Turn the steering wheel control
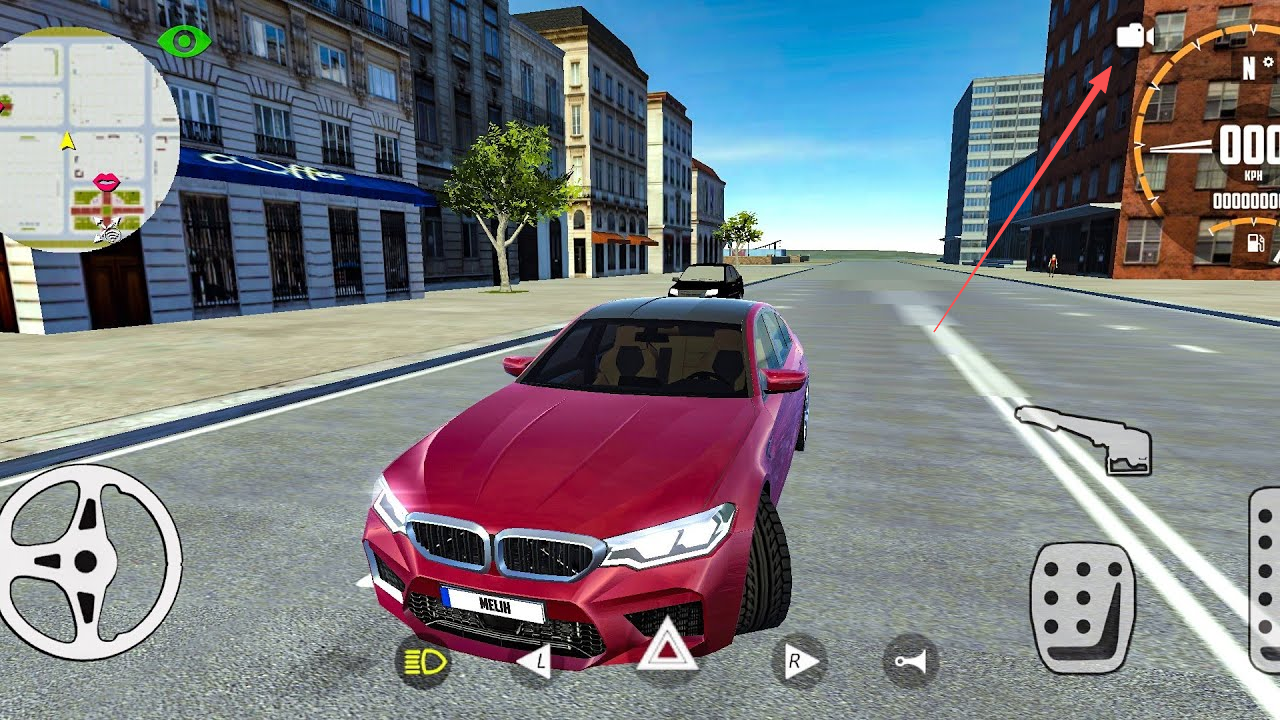Screen dimensions: 1280x720 coord(88,561)
